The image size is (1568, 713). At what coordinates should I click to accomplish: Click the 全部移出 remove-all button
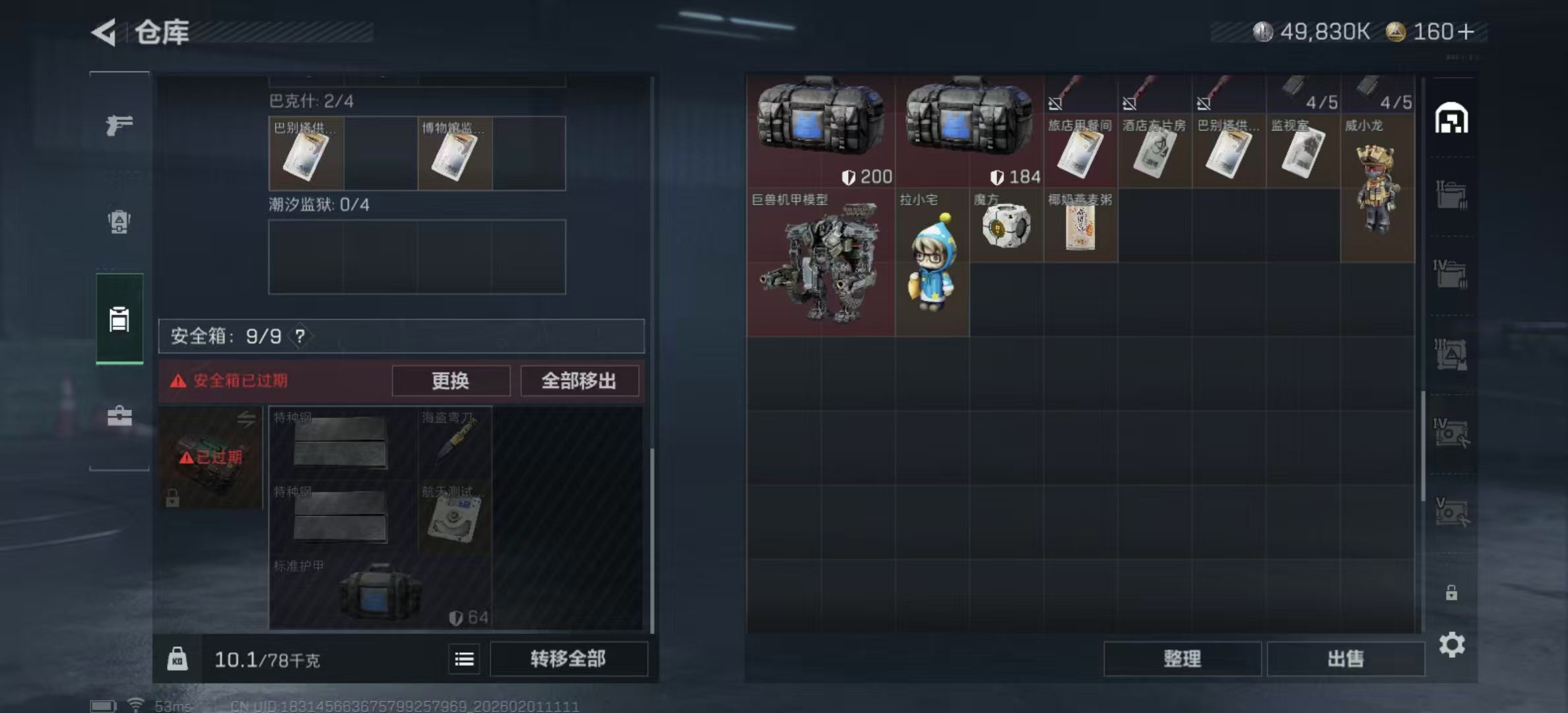579,381
